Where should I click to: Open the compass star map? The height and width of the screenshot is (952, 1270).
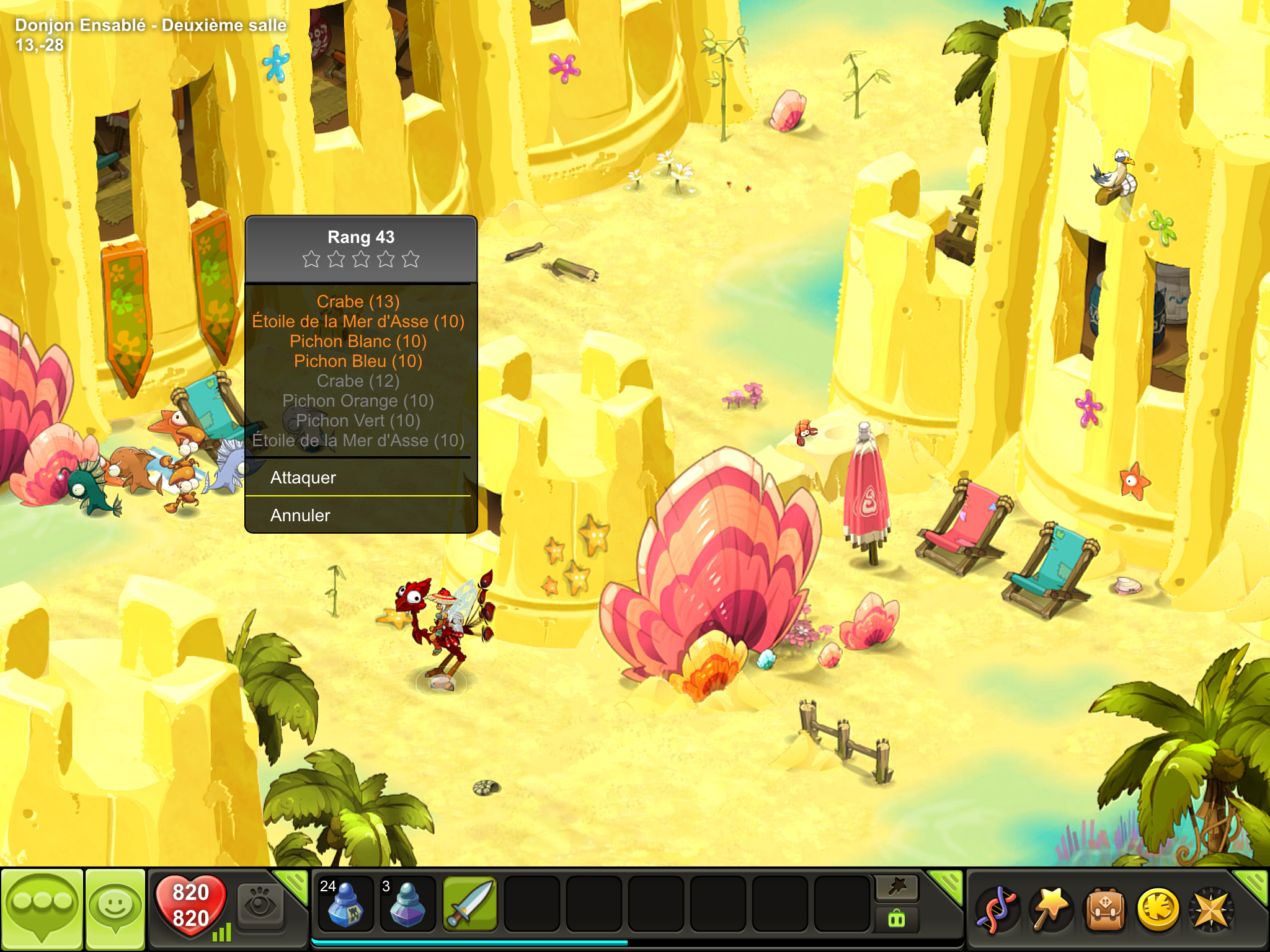click(1210, 909)
